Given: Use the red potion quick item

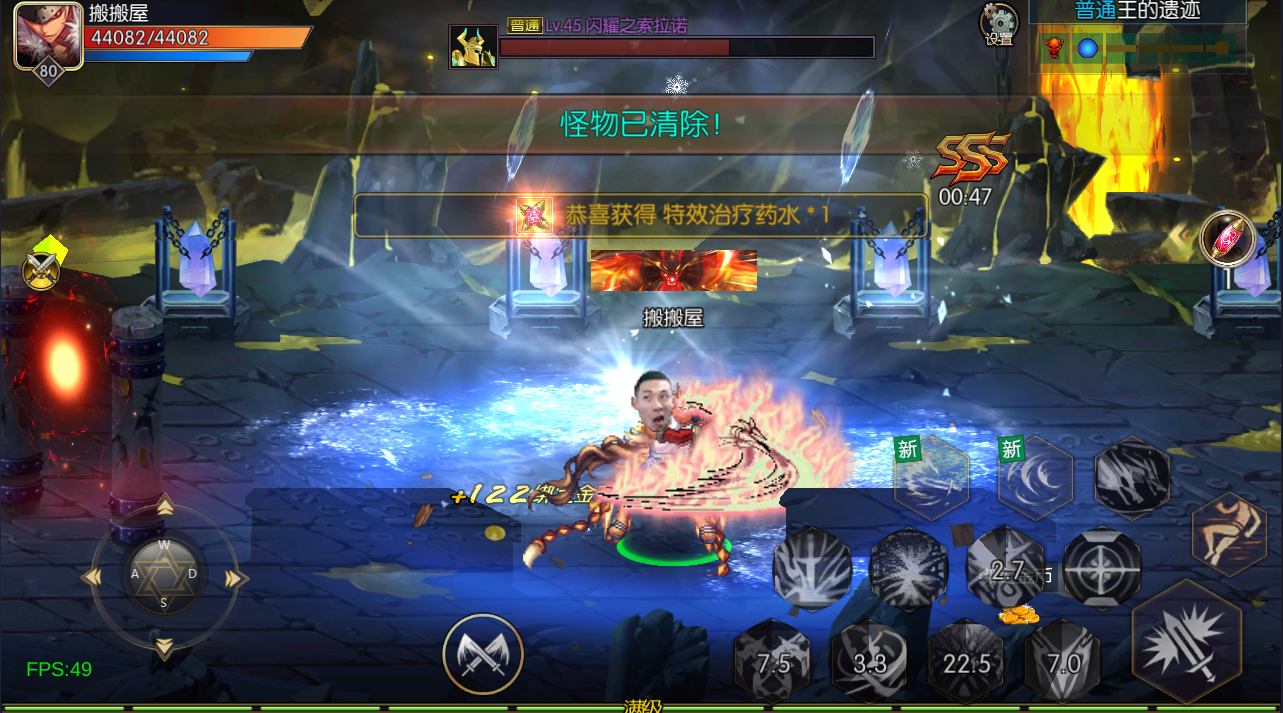Looking at the screenshot, I should [x=1229, y=240].
